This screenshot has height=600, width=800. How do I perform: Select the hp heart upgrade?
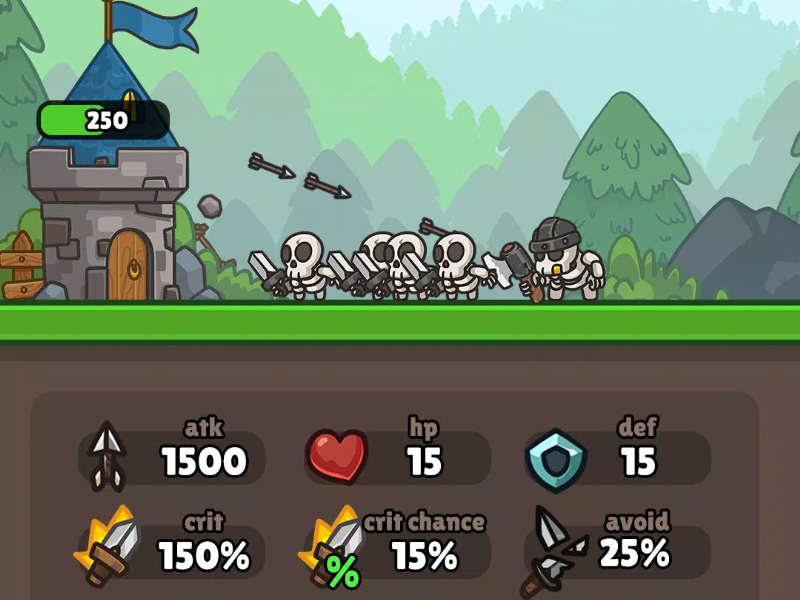(398, 458)
